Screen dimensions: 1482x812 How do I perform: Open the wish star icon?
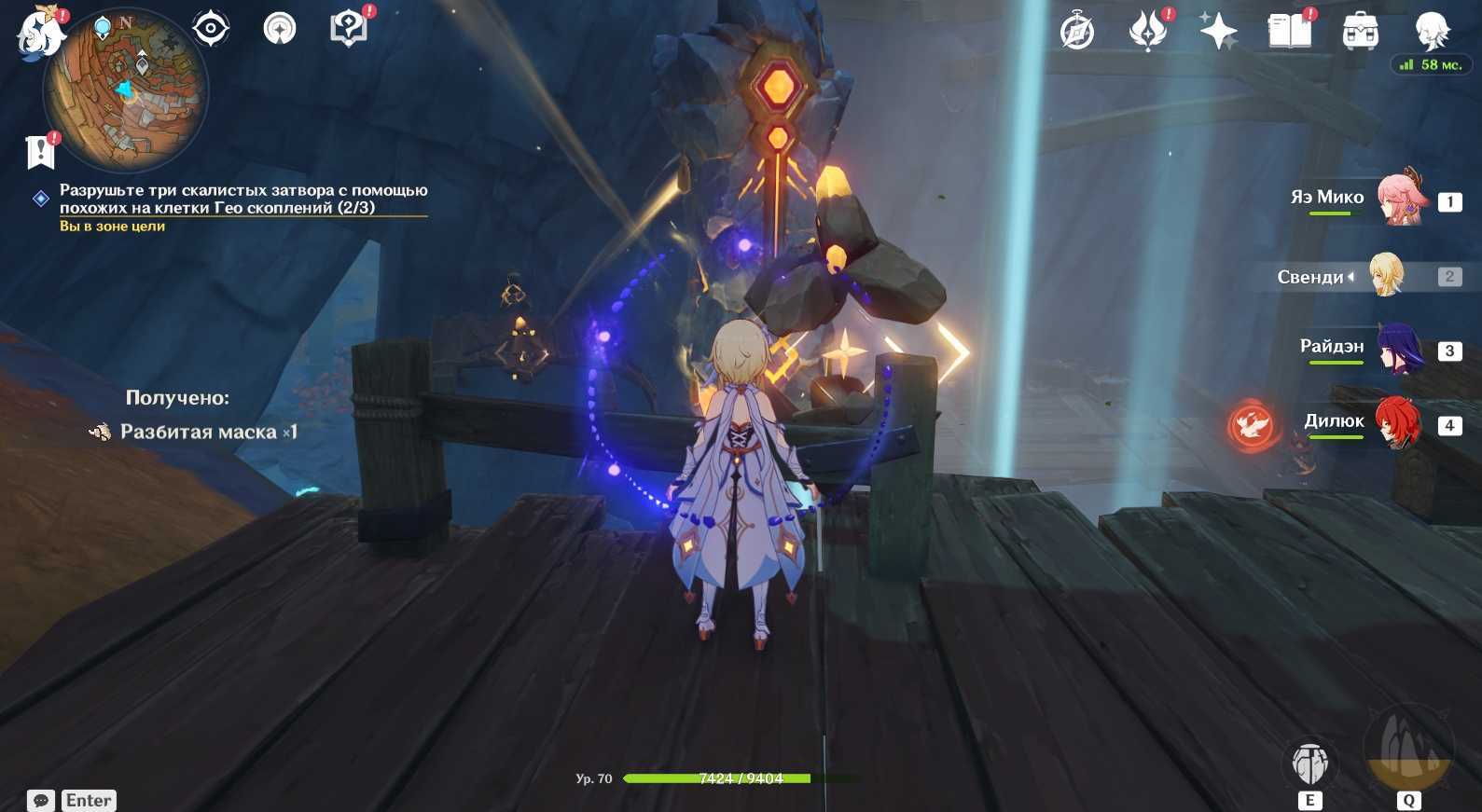pos(1218,33)
